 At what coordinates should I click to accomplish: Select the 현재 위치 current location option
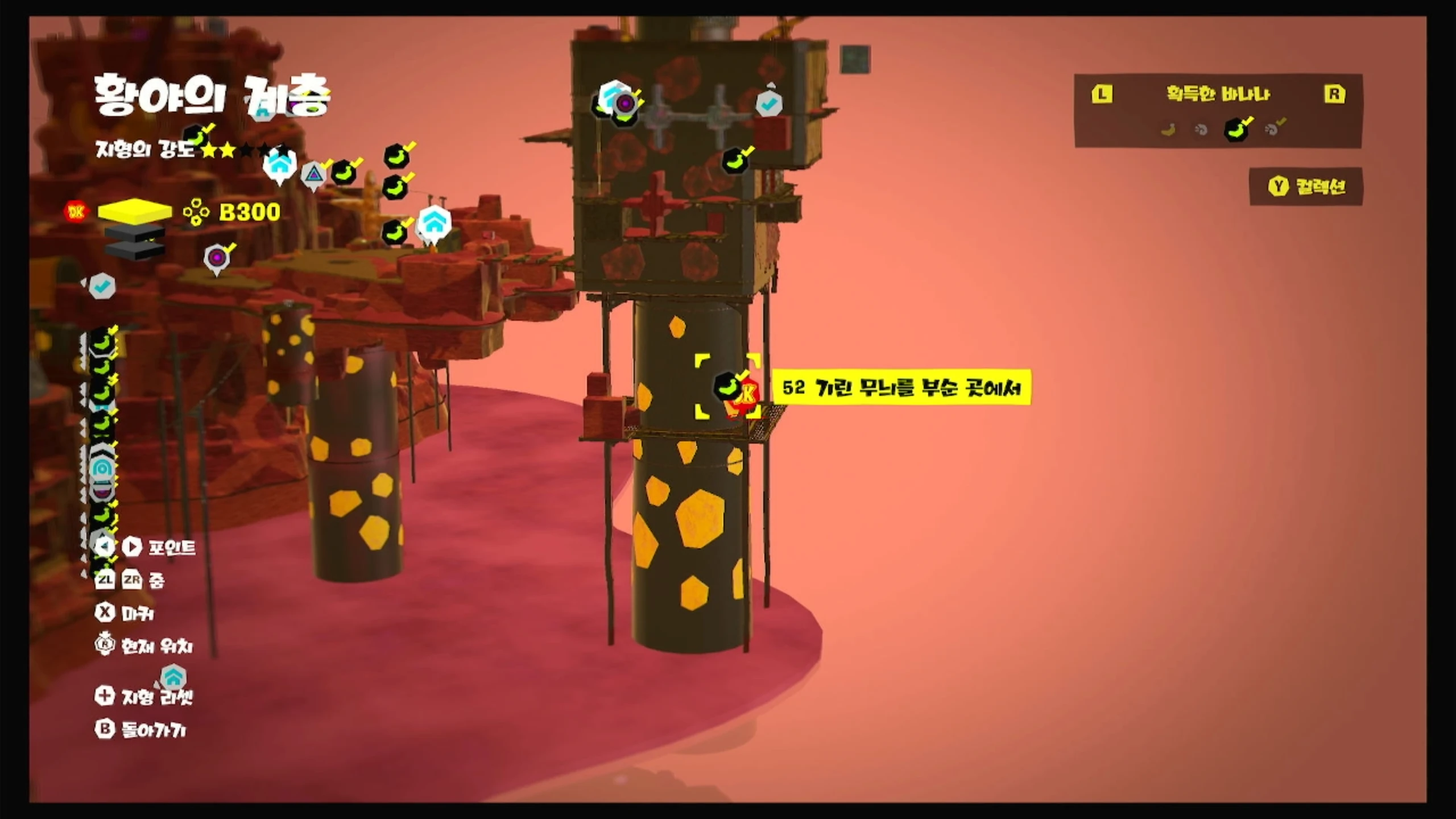click(x=144, y=646)
